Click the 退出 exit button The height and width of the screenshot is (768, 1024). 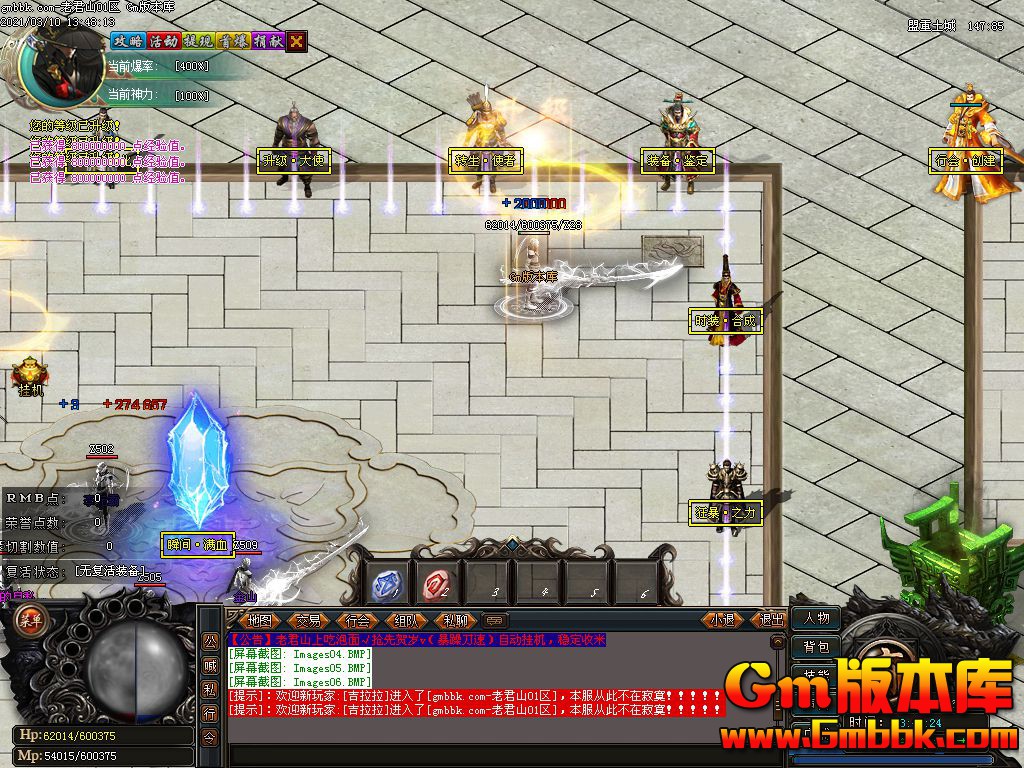tap(771, 620)
